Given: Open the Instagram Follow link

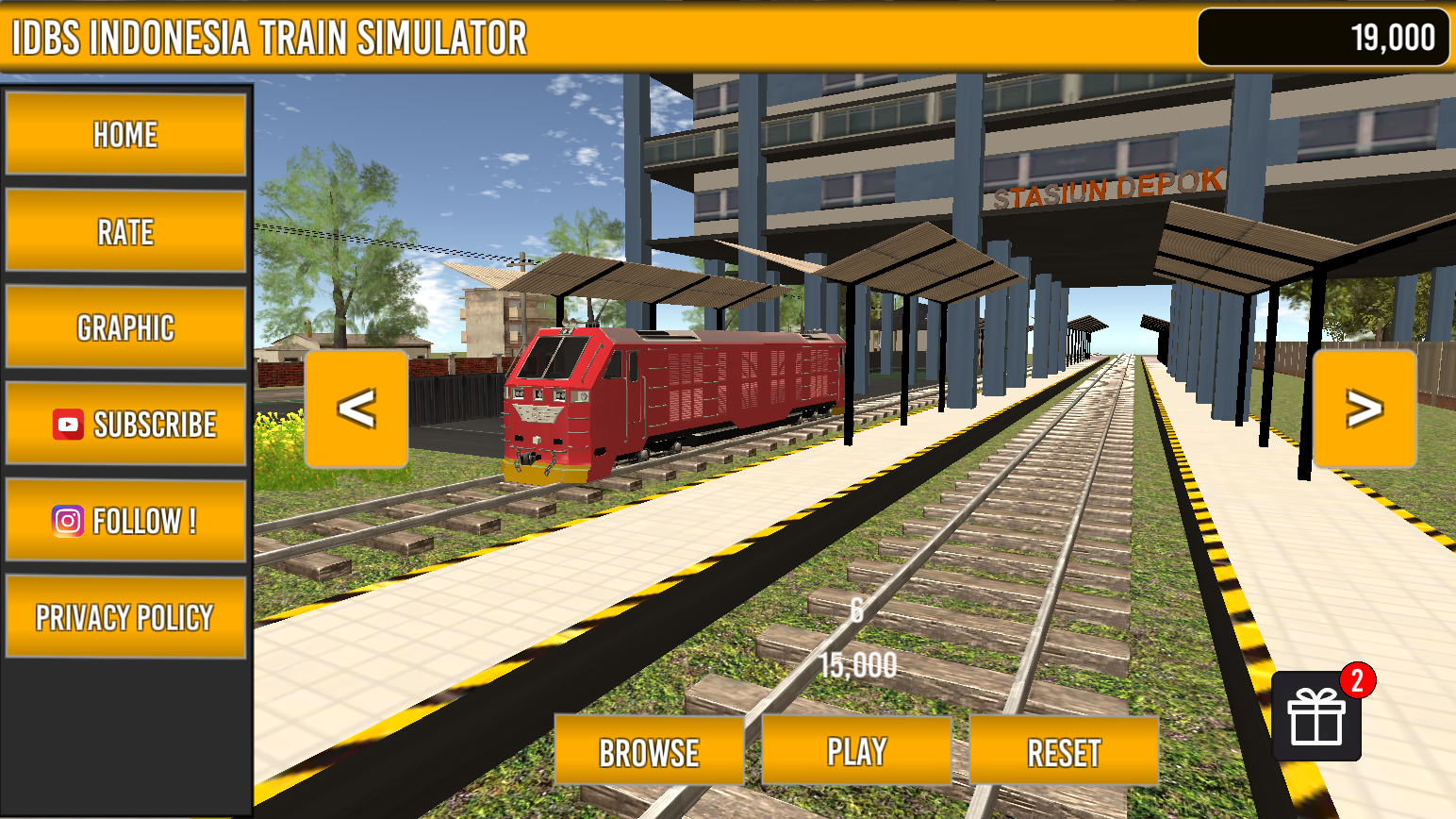Looking at the screenshot, I should [125, 520].
